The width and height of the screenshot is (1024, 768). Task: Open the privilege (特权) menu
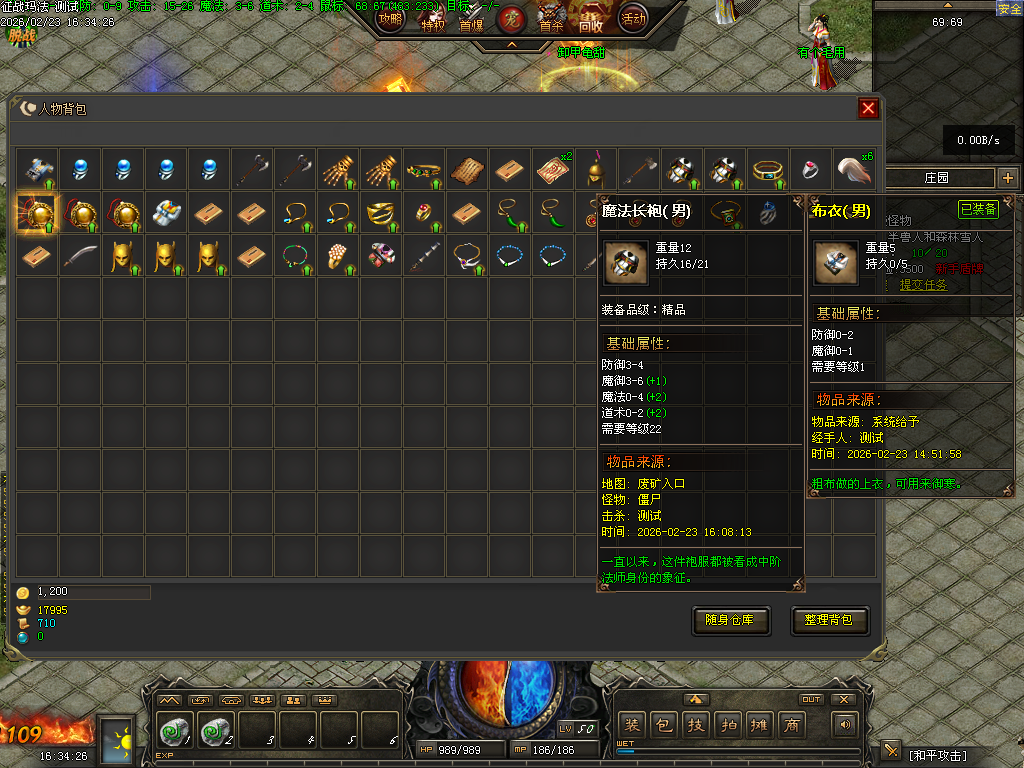(x=432, y=22)
